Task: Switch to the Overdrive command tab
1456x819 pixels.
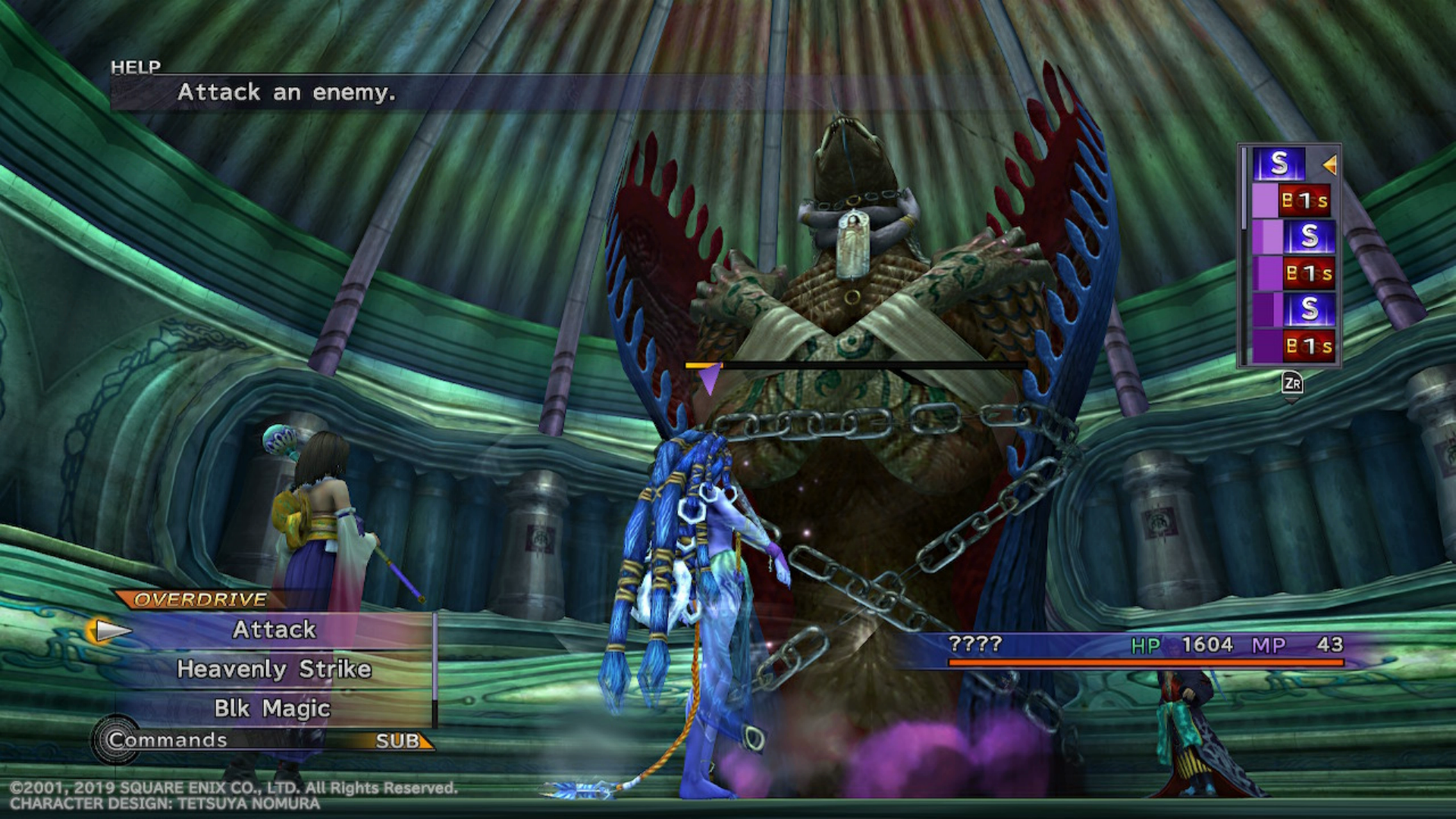Action: pos(200,600)
